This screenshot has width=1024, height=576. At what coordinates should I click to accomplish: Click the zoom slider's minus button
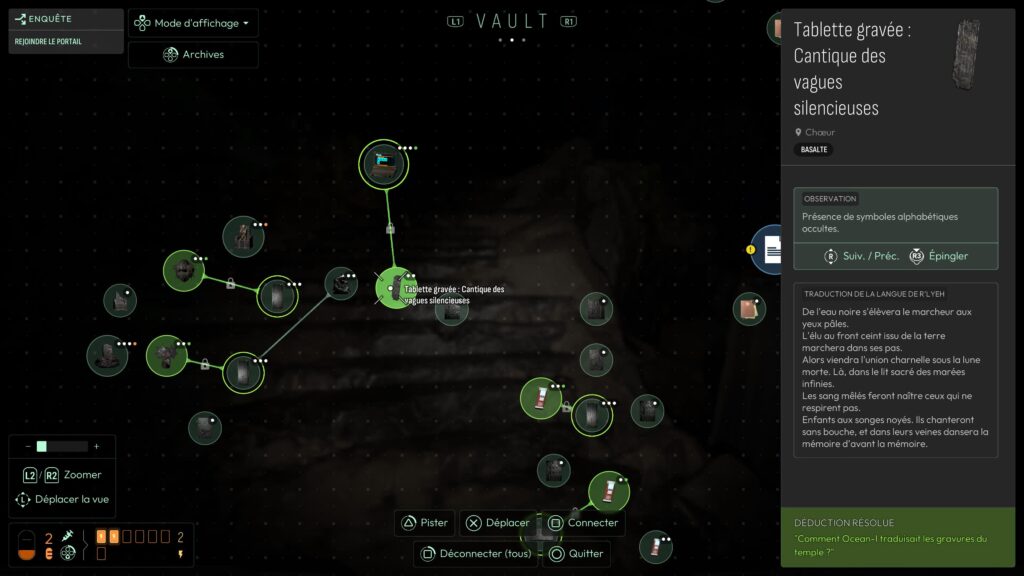tap(27, 446)
